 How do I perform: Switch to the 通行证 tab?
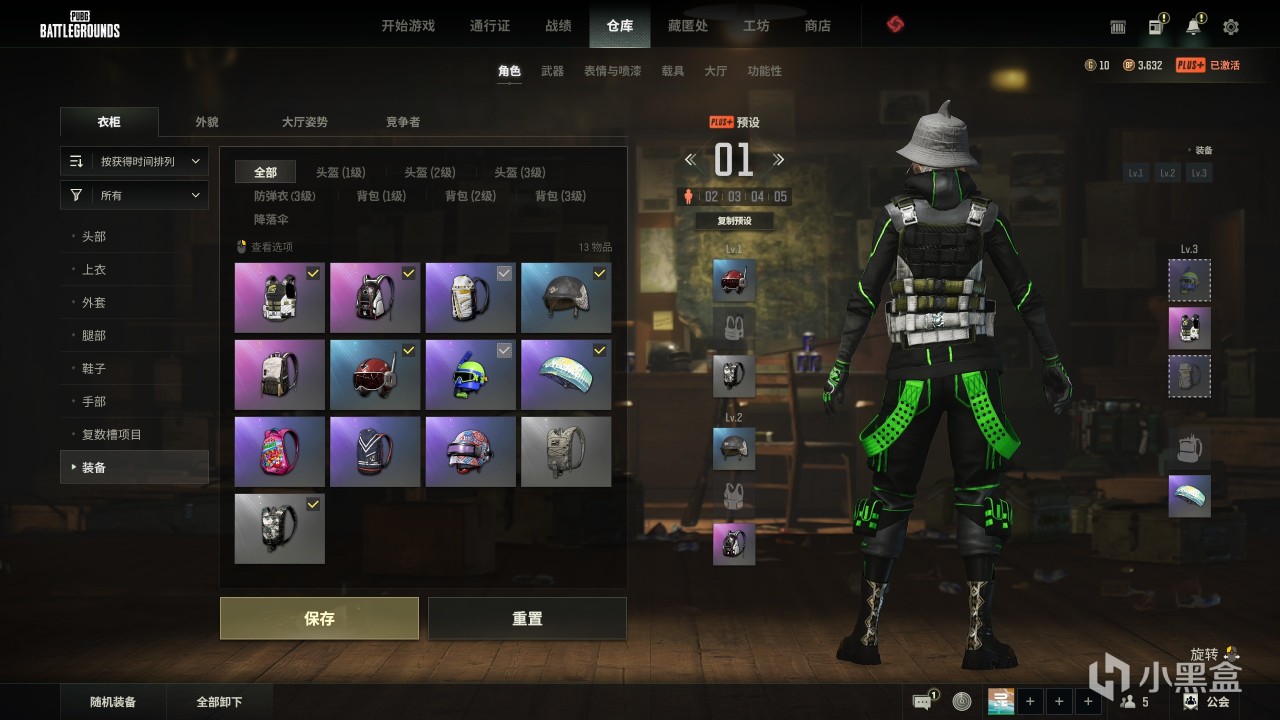(x=490, y=26)
